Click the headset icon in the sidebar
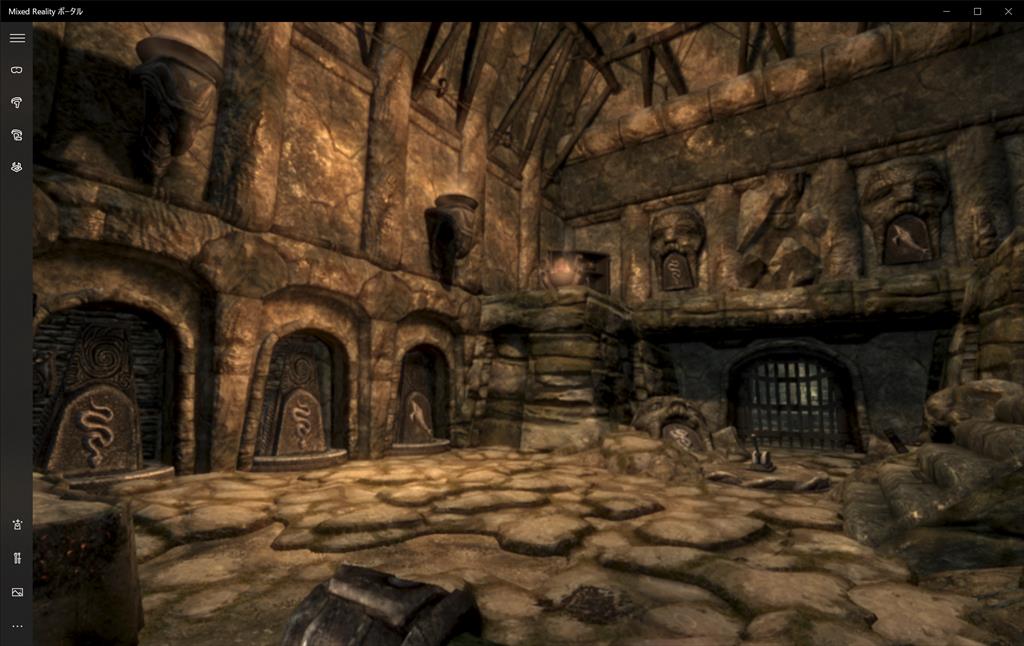The image size is (1024, 646). (x=17, y=70)
